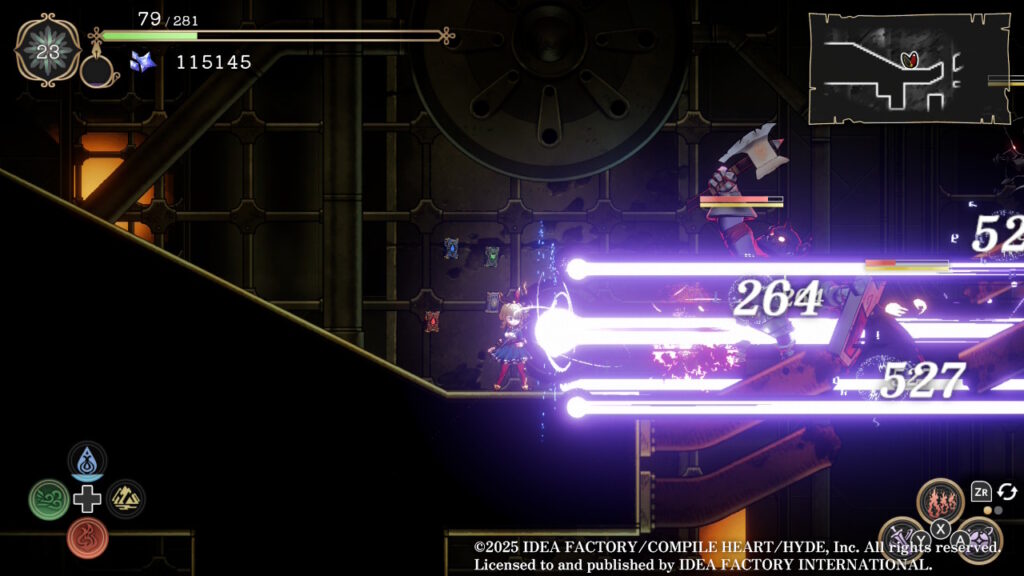1024x576 pixels.
Task: Select the blue water element icon
Action: [x=87, y=461]
